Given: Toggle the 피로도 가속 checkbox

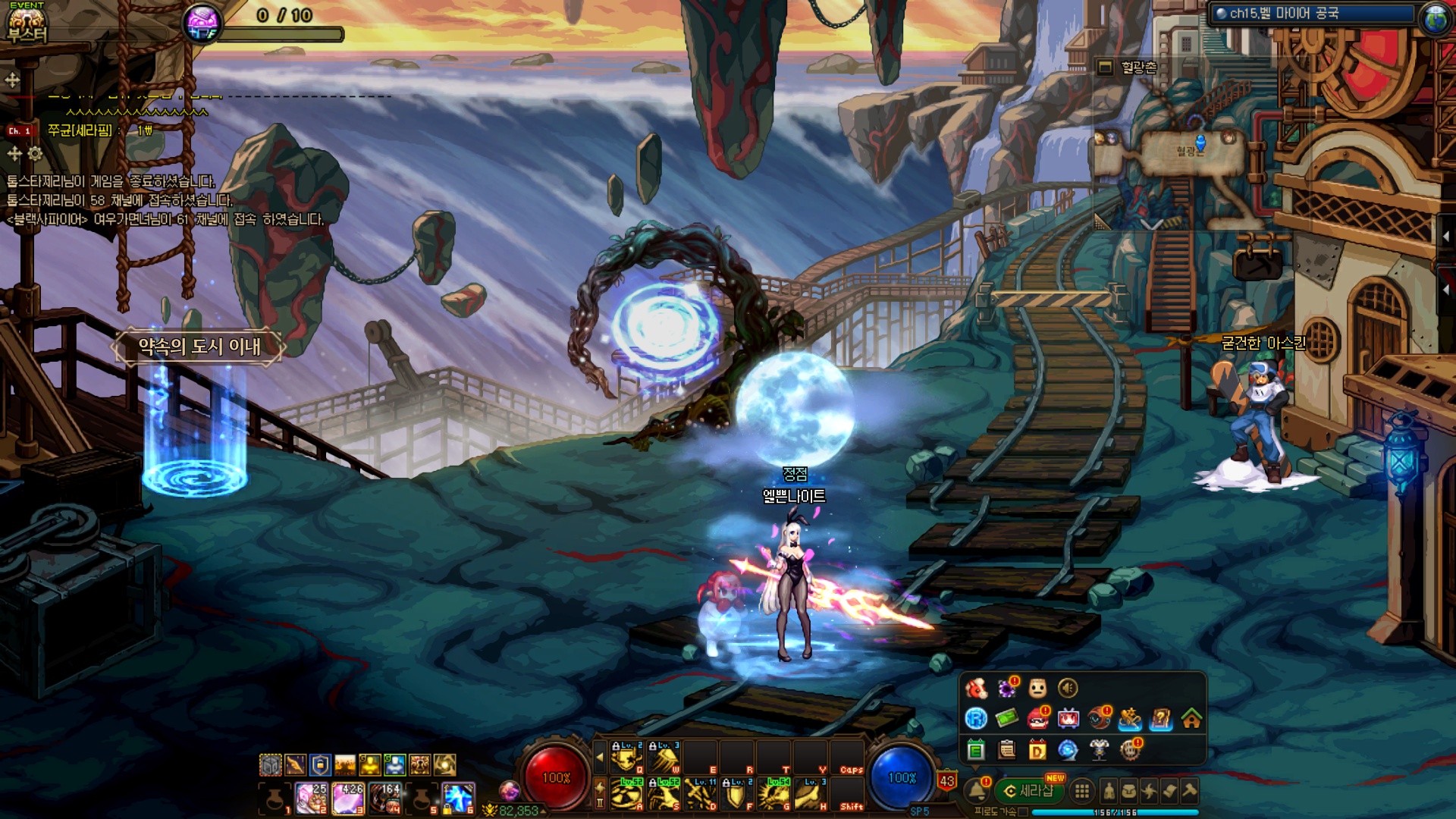Looking at the screenshot, I should point(1024,812).
